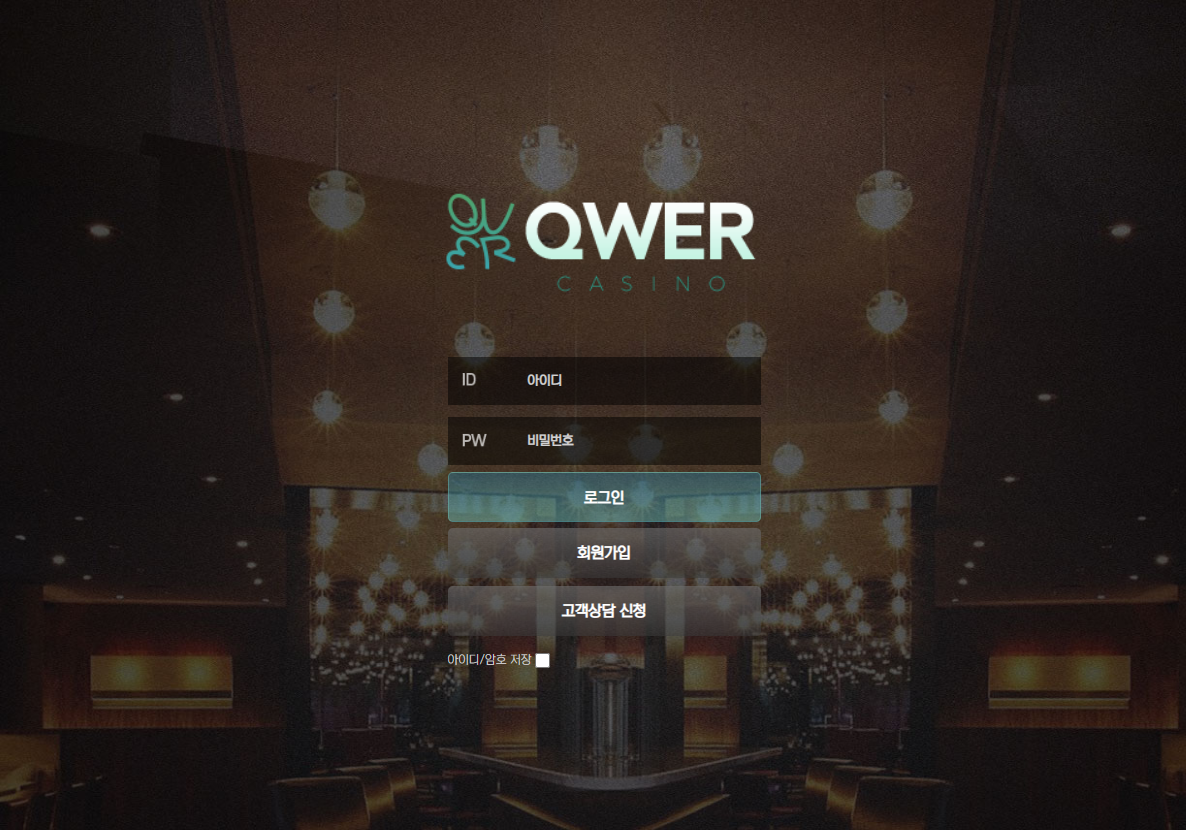Log in with the 로그인 button
Screen dimensions: 1186x830
604,497
